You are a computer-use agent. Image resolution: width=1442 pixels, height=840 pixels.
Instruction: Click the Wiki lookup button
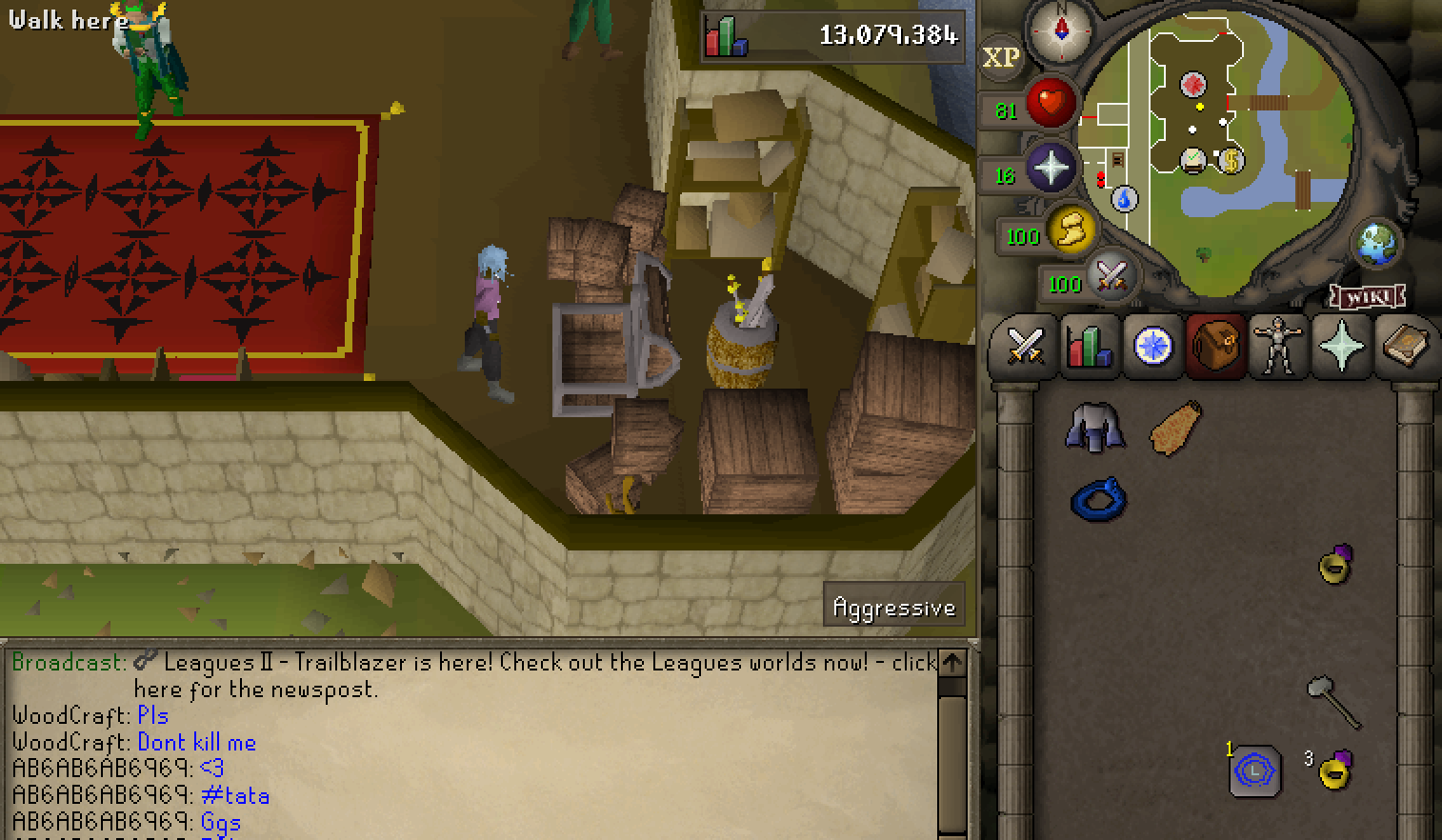click(x=1366, y=298)
